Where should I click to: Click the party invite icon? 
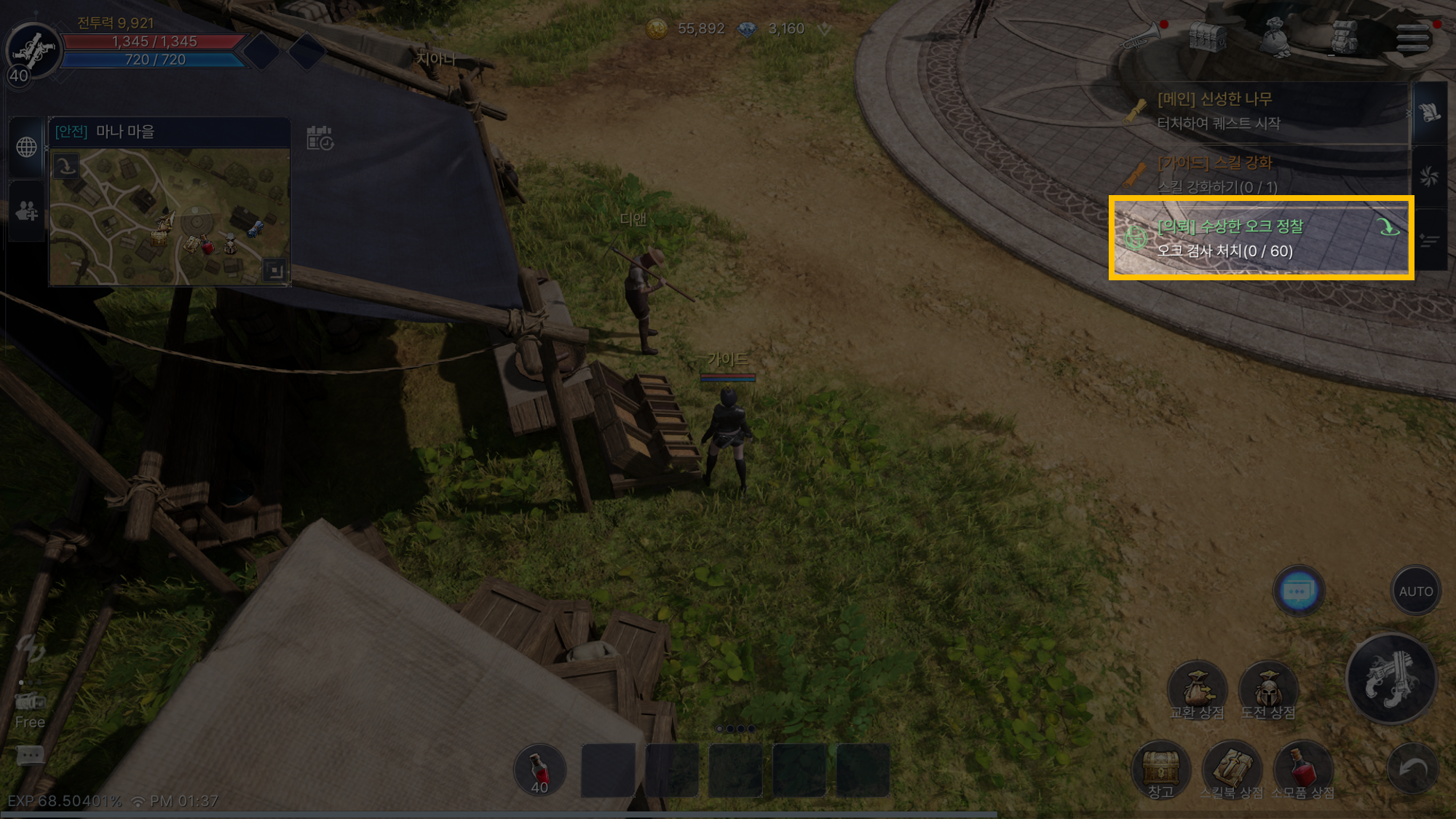tap(27, 211)
